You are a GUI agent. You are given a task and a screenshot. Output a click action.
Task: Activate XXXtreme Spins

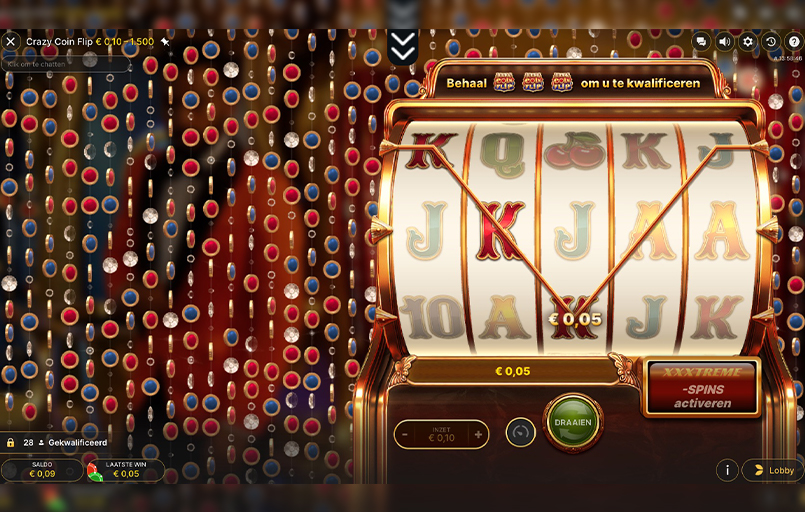[x=702, y=388]
